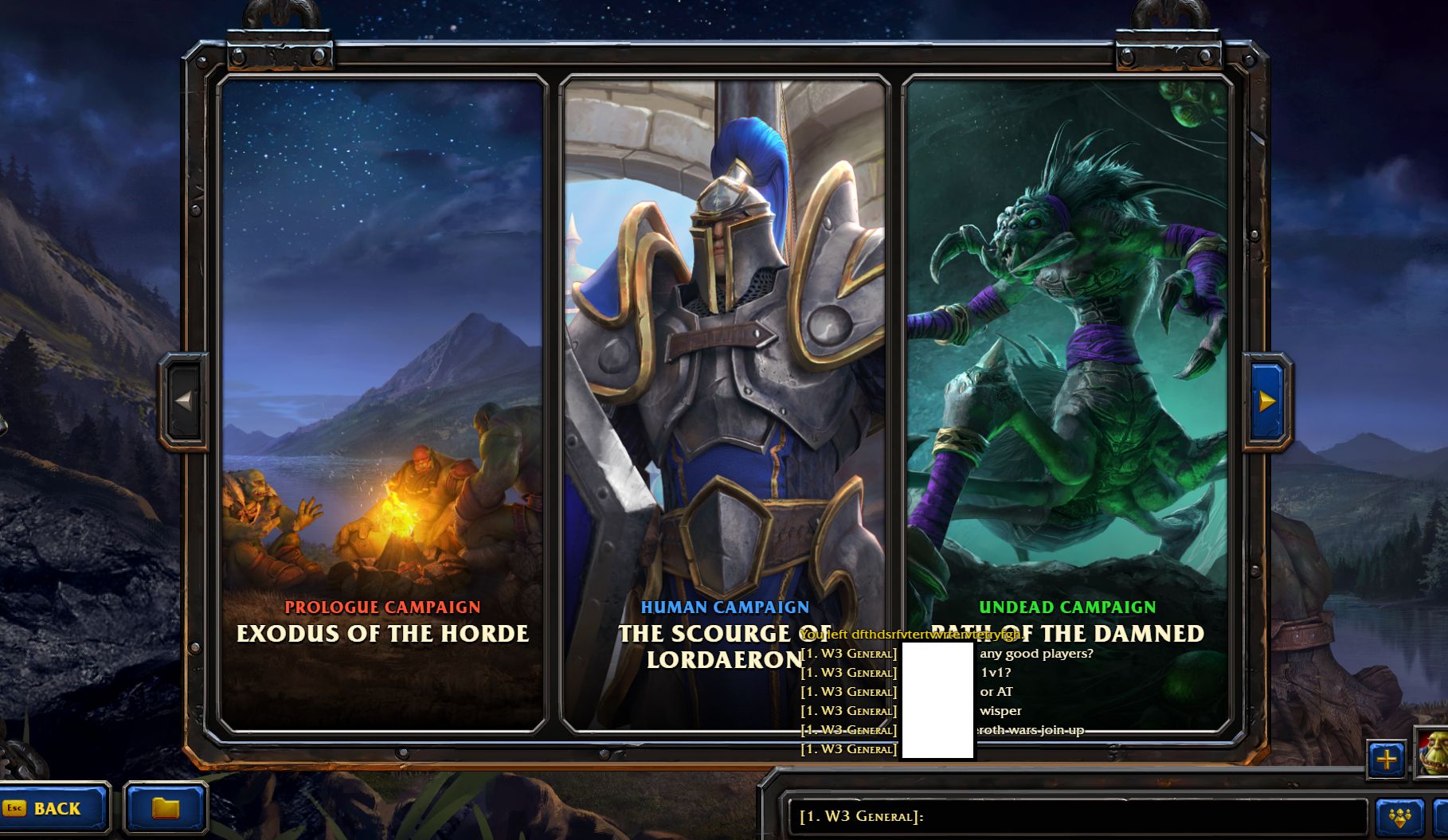Click the left campaign navigation arrow
Viewport: 1448px width, 840px height.
coord(183,402)
